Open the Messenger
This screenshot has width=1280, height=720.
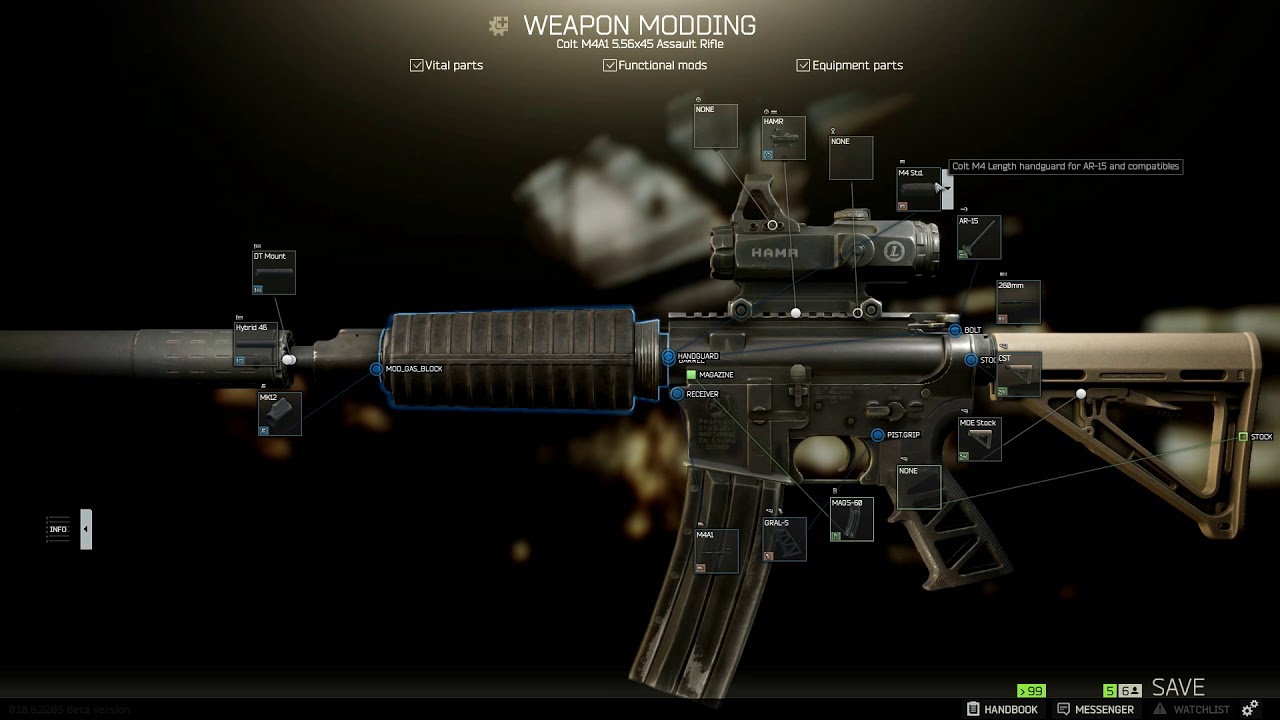coord(1095,709)
